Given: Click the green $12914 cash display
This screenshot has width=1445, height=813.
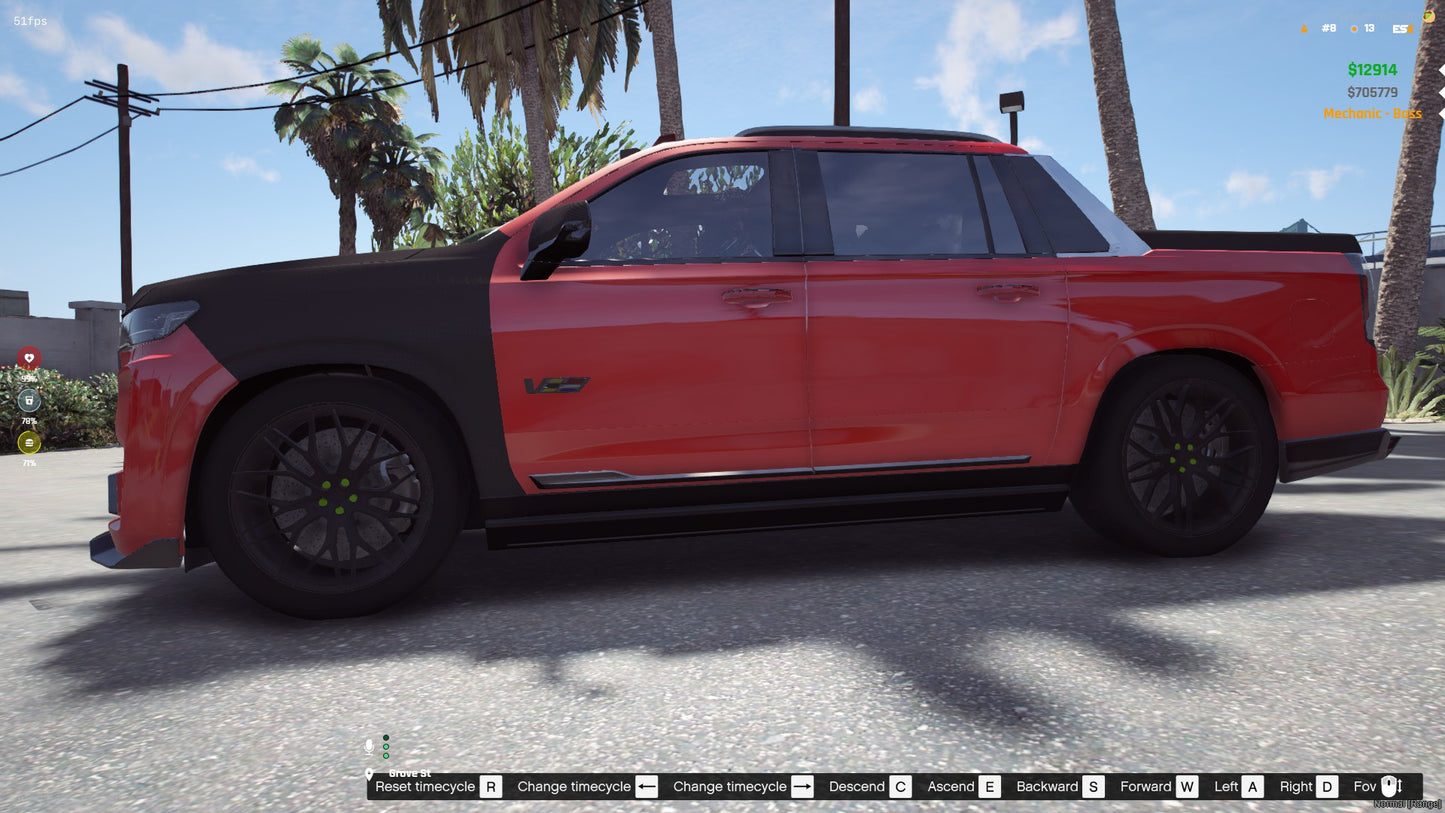Looking at the screenshot, I should [x=1373, y=69].
